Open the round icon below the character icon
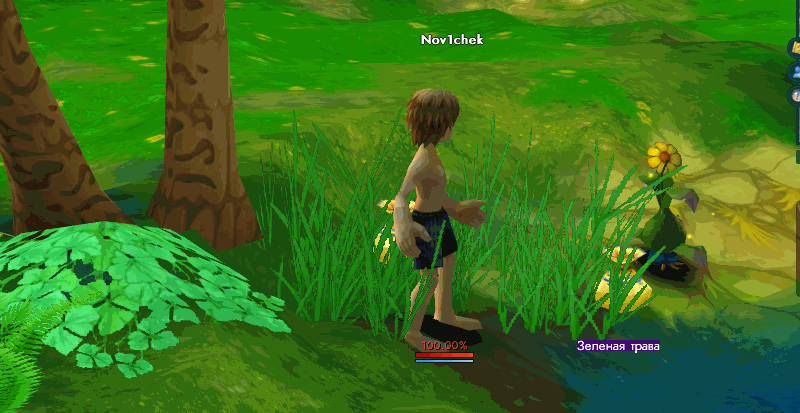Viewport: 800px width, 413px height. click(x=796, y=96)
